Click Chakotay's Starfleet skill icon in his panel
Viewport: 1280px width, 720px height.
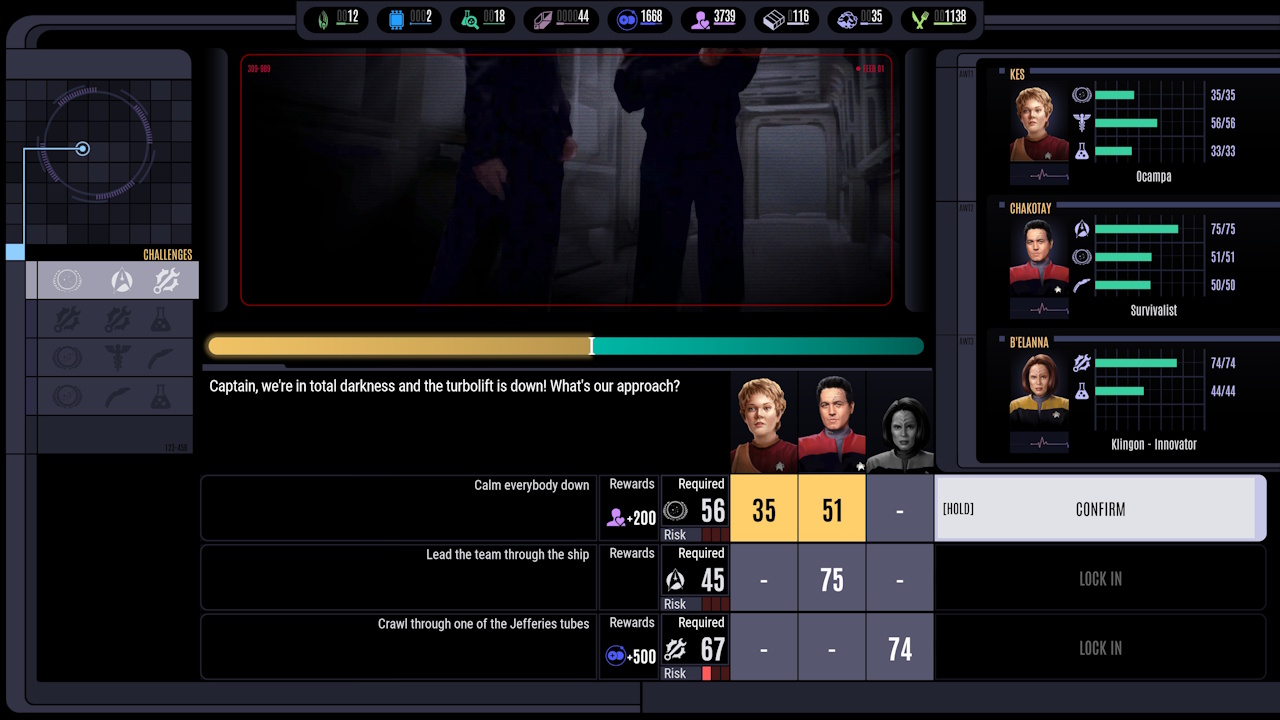click(1082, 228)
